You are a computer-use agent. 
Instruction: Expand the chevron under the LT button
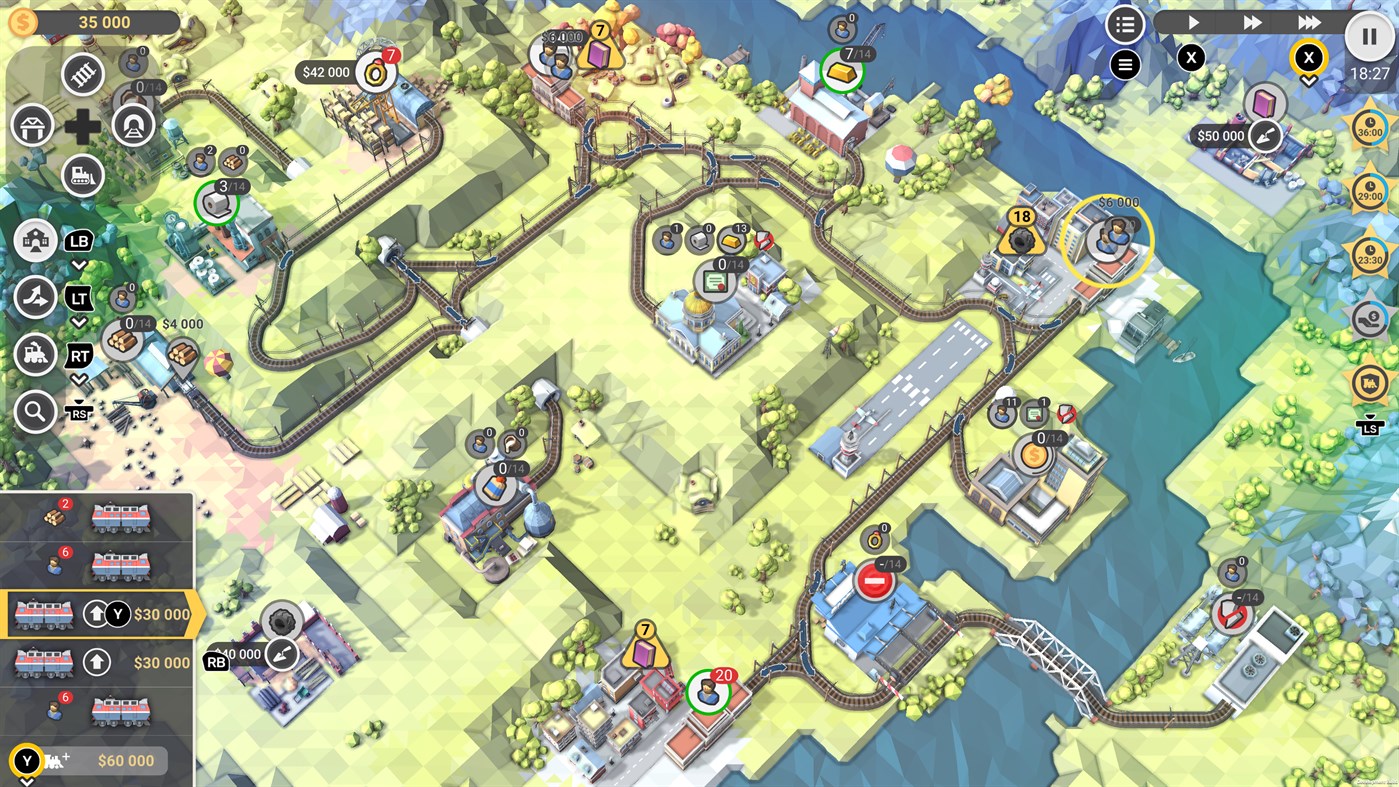(80, 323)
